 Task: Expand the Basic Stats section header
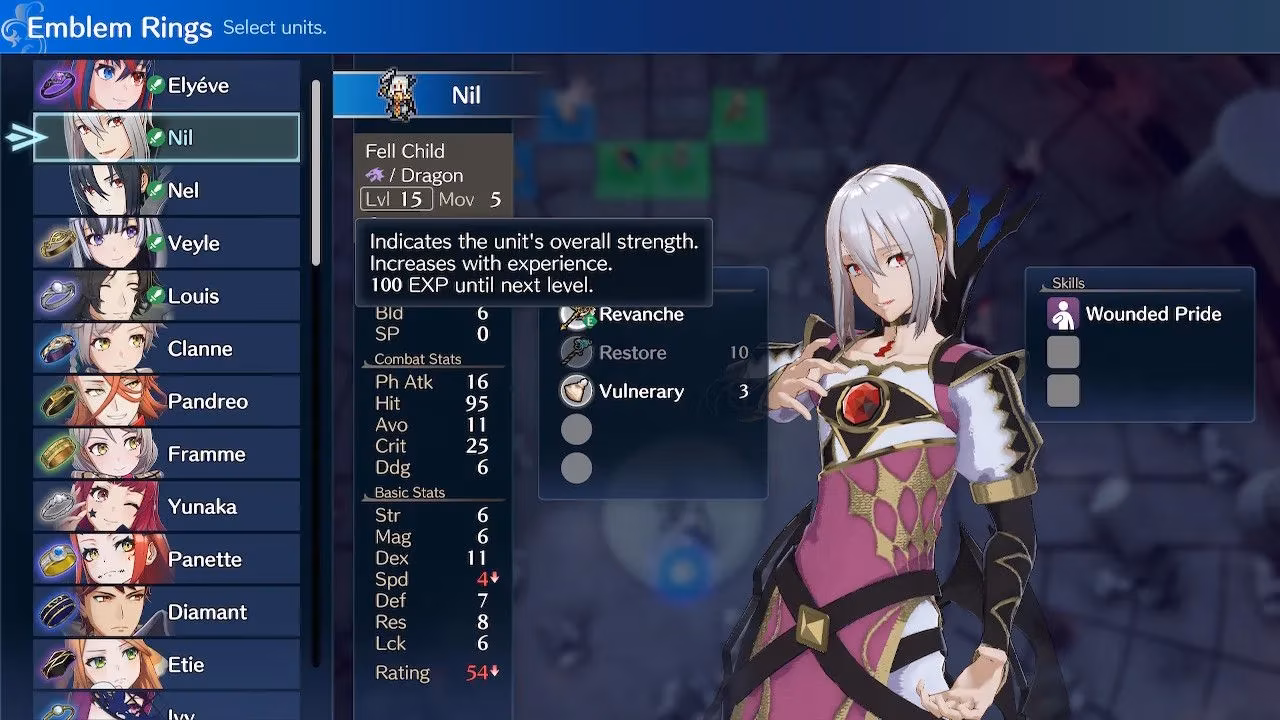click(411, 492)
